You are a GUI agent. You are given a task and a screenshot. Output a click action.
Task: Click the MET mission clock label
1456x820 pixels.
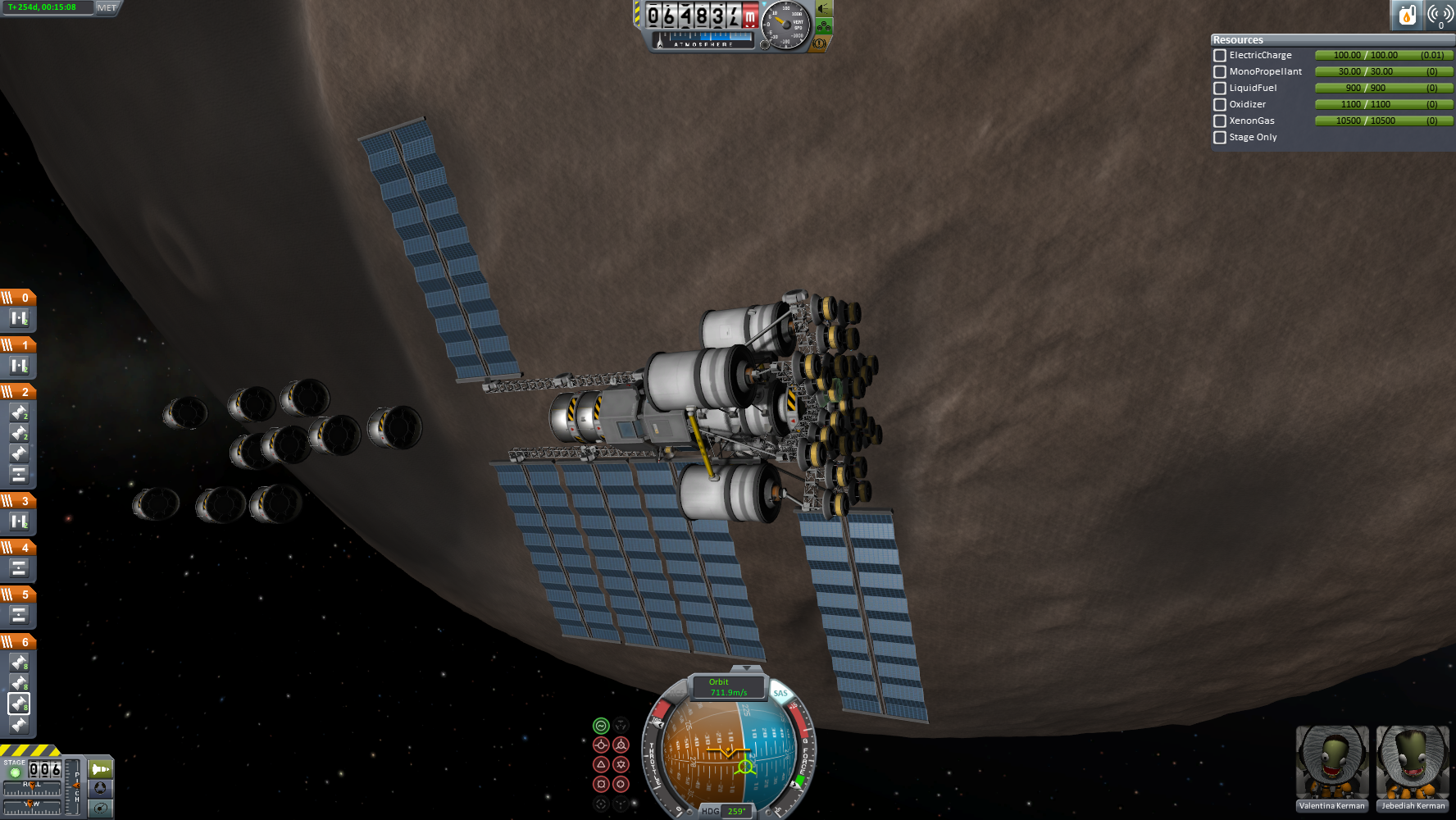point(107,8)
